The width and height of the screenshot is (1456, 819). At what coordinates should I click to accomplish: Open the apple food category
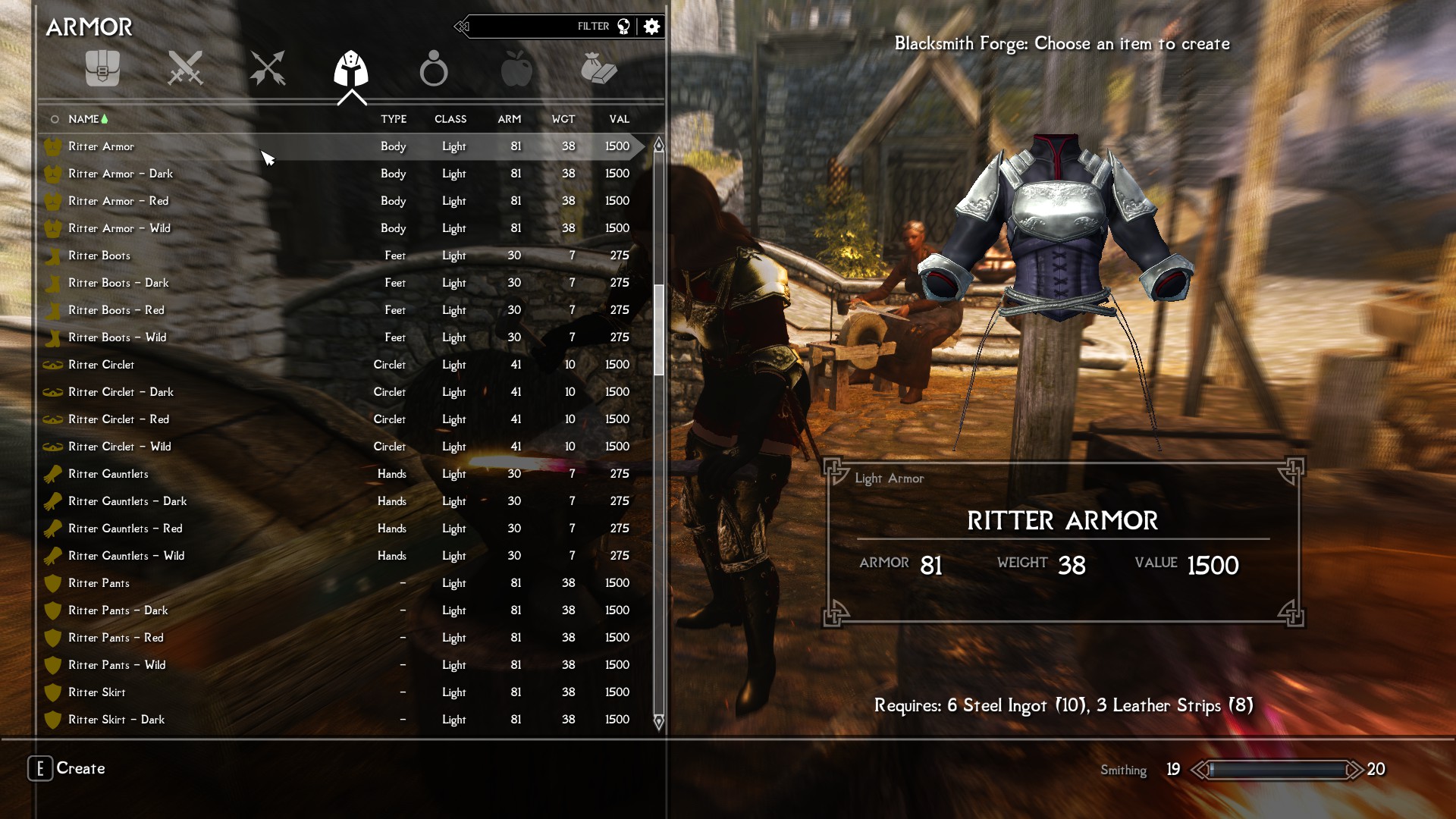(516, 69)
